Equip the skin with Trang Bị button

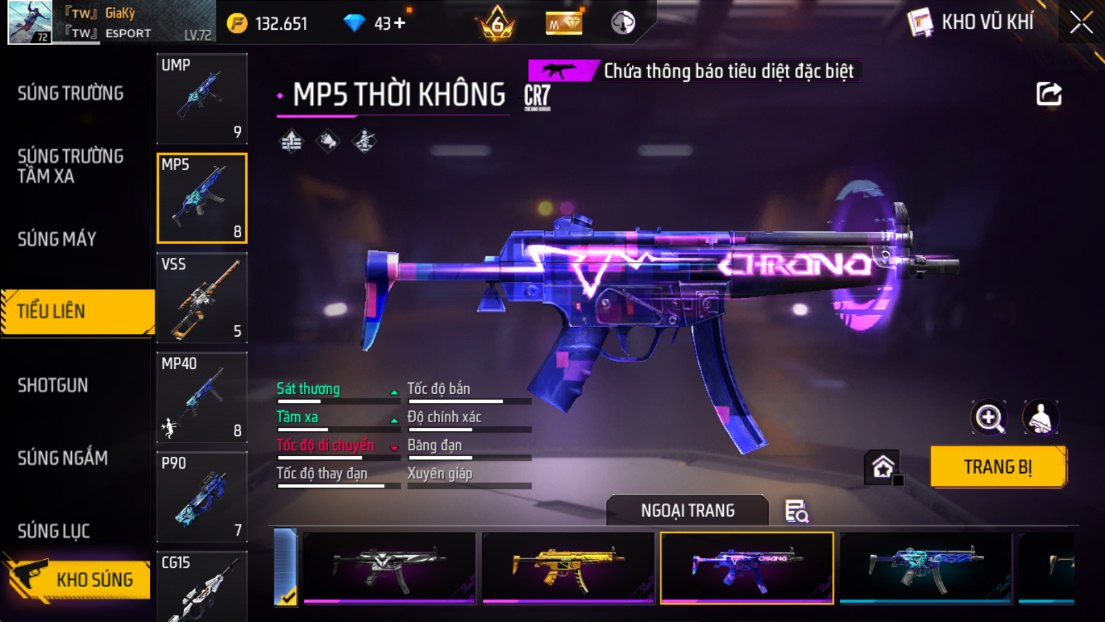coord(998,467)
